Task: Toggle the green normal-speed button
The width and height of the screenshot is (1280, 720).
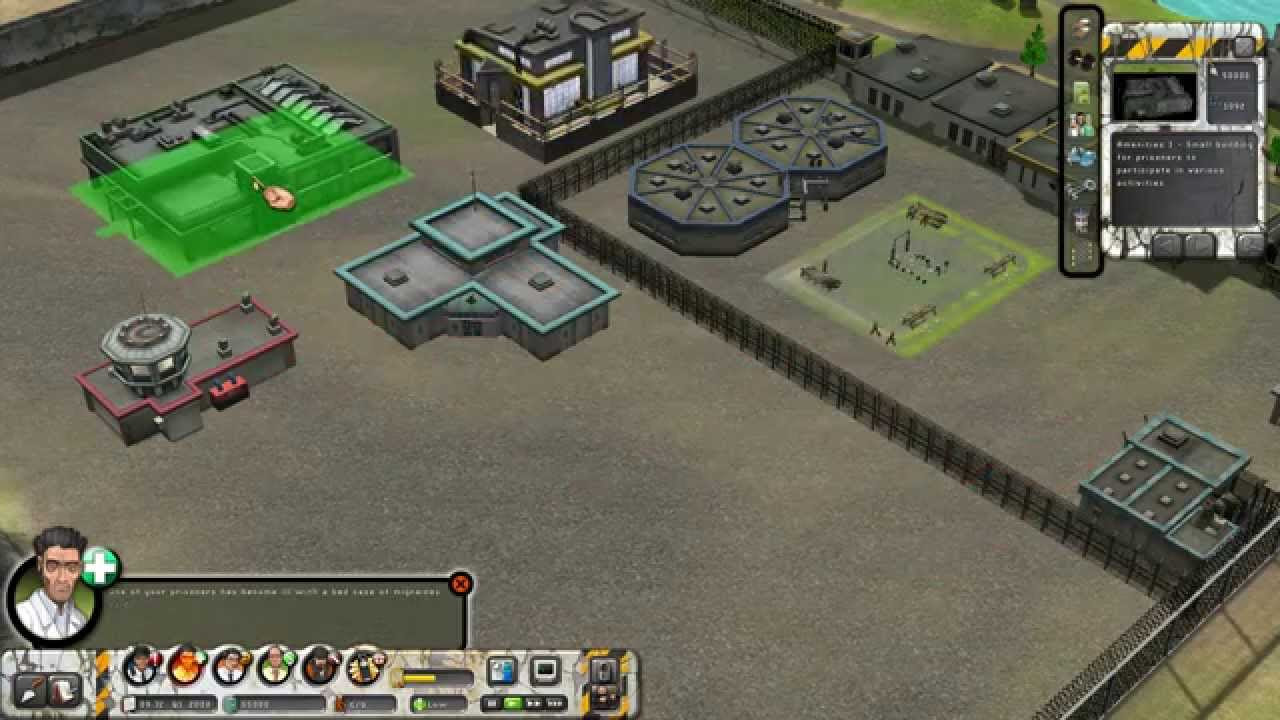Action: click(512, 704)
